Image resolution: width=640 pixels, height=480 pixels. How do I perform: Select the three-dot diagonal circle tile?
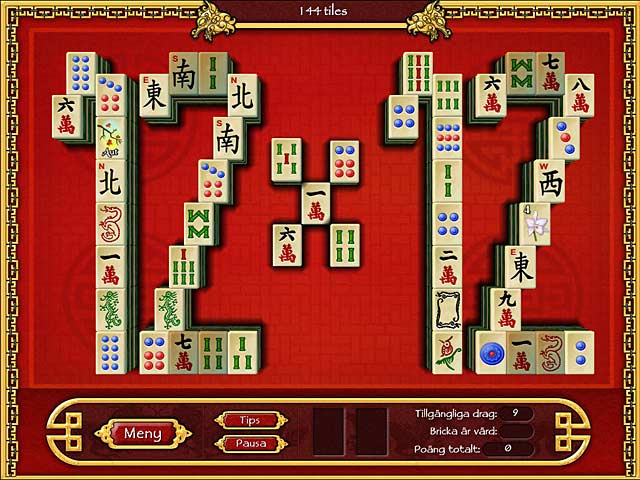(x=565, y=138)
